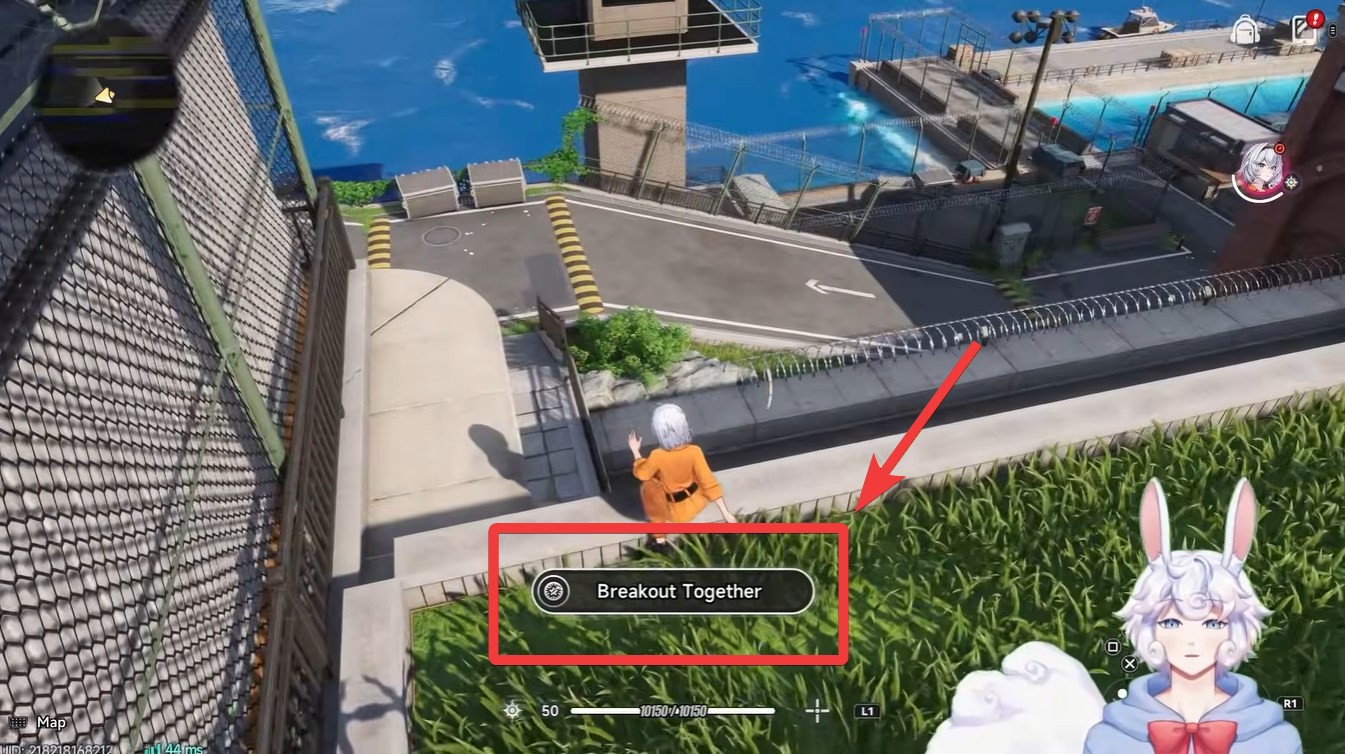The image size is (1345, 754).
Task: Click the sun-shaped stamina icon near the health bar
Action: (x=512, y=711)
